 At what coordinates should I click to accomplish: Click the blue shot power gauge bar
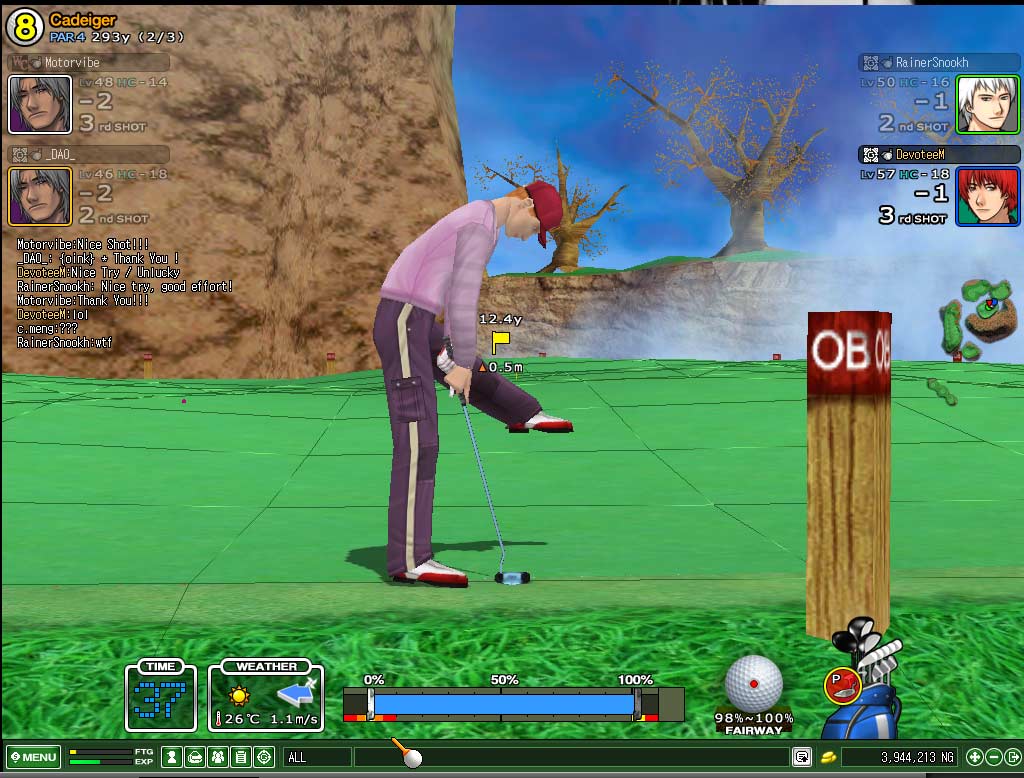pos(504,703)
